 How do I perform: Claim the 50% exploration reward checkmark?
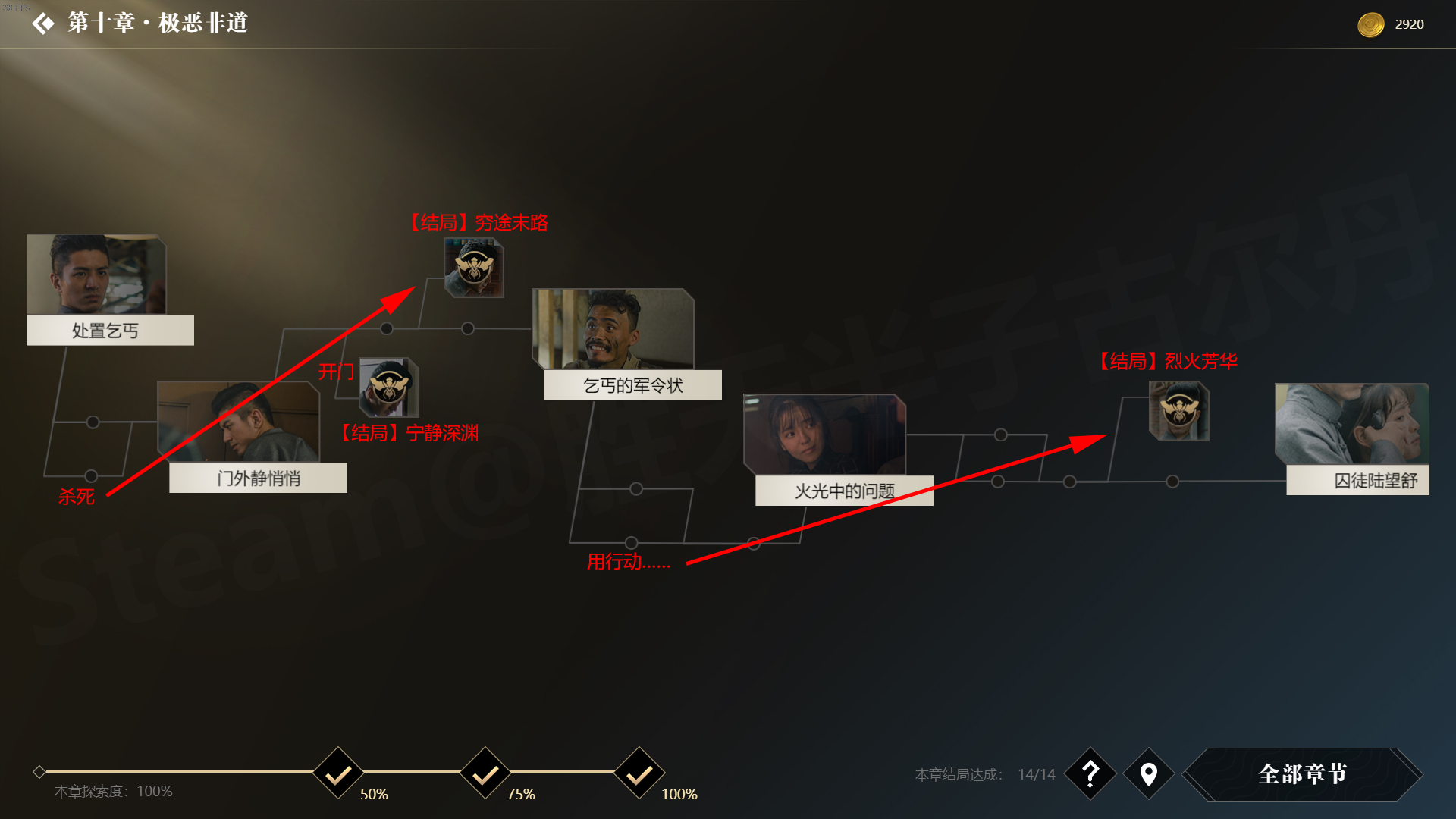338,773
